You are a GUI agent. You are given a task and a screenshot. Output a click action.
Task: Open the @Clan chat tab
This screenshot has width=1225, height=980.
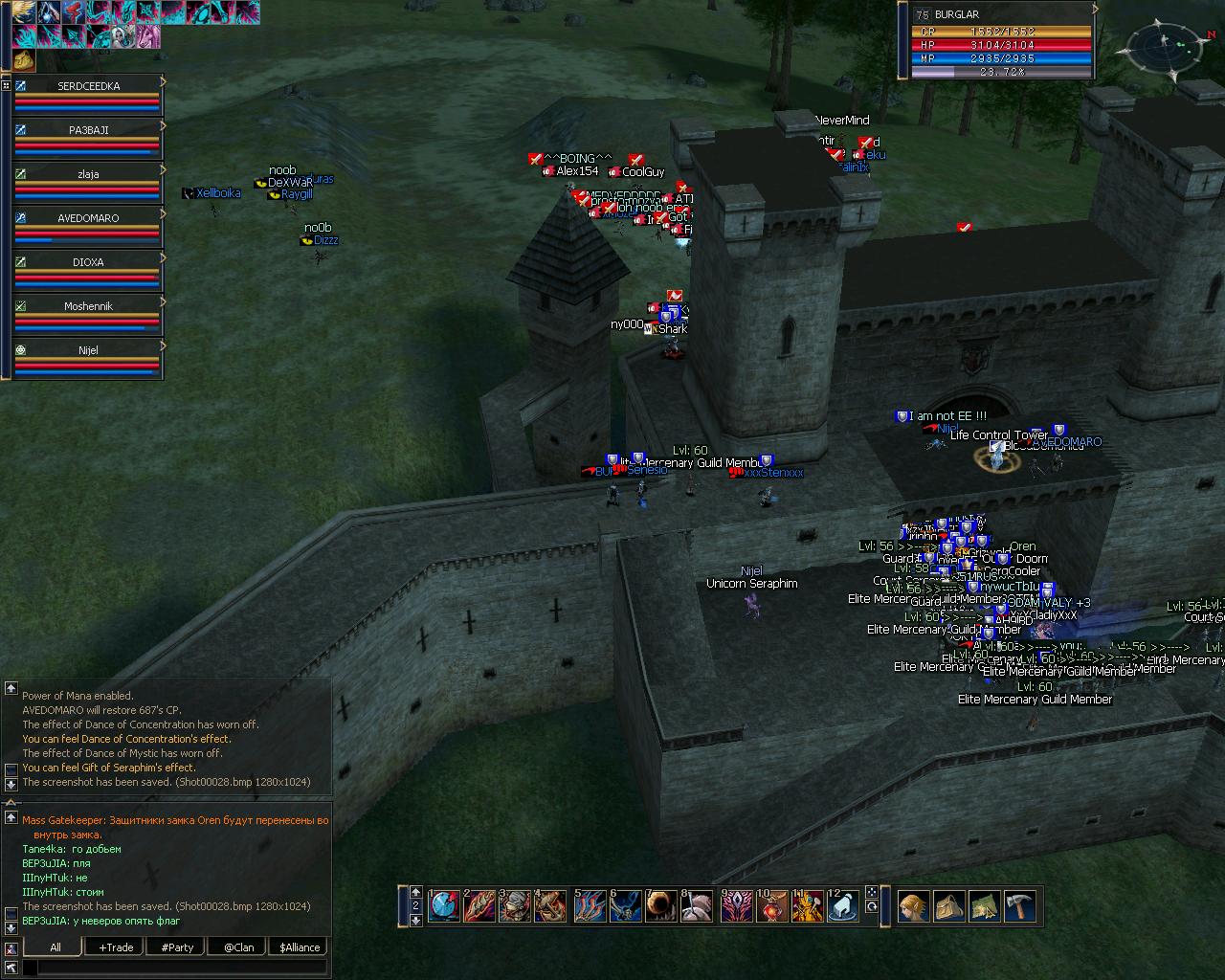(238, 947)
